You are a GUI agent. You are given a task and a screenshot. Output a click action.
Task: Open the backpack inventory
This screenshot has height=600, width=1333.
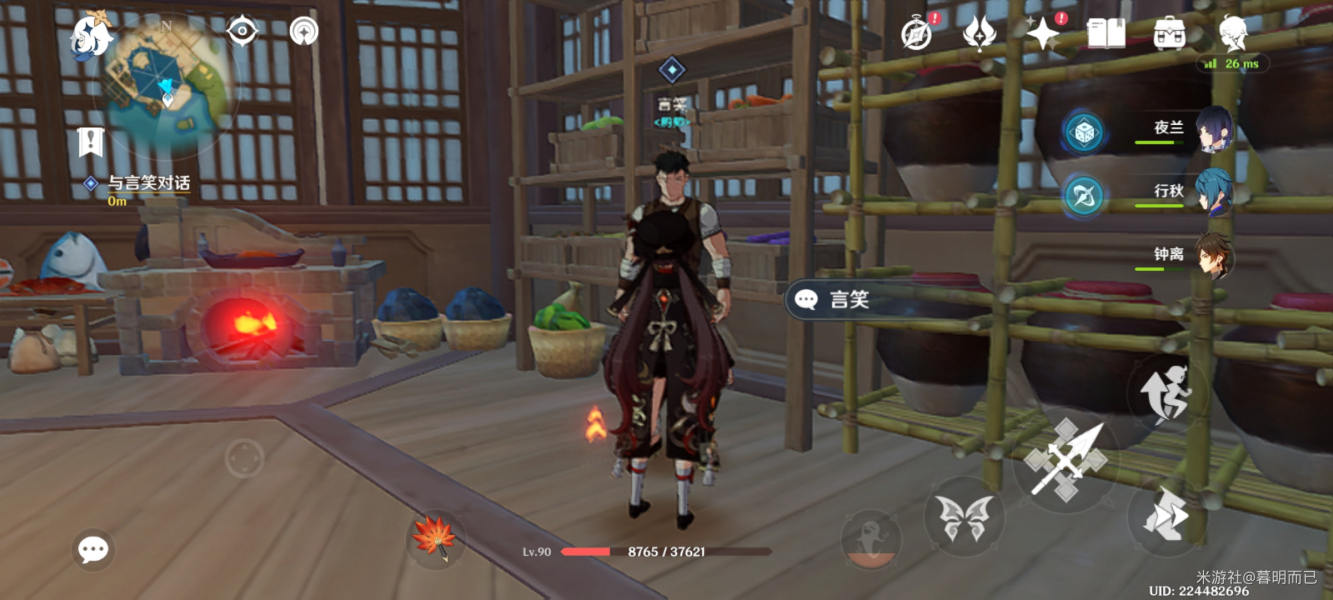coord(1169,34)
